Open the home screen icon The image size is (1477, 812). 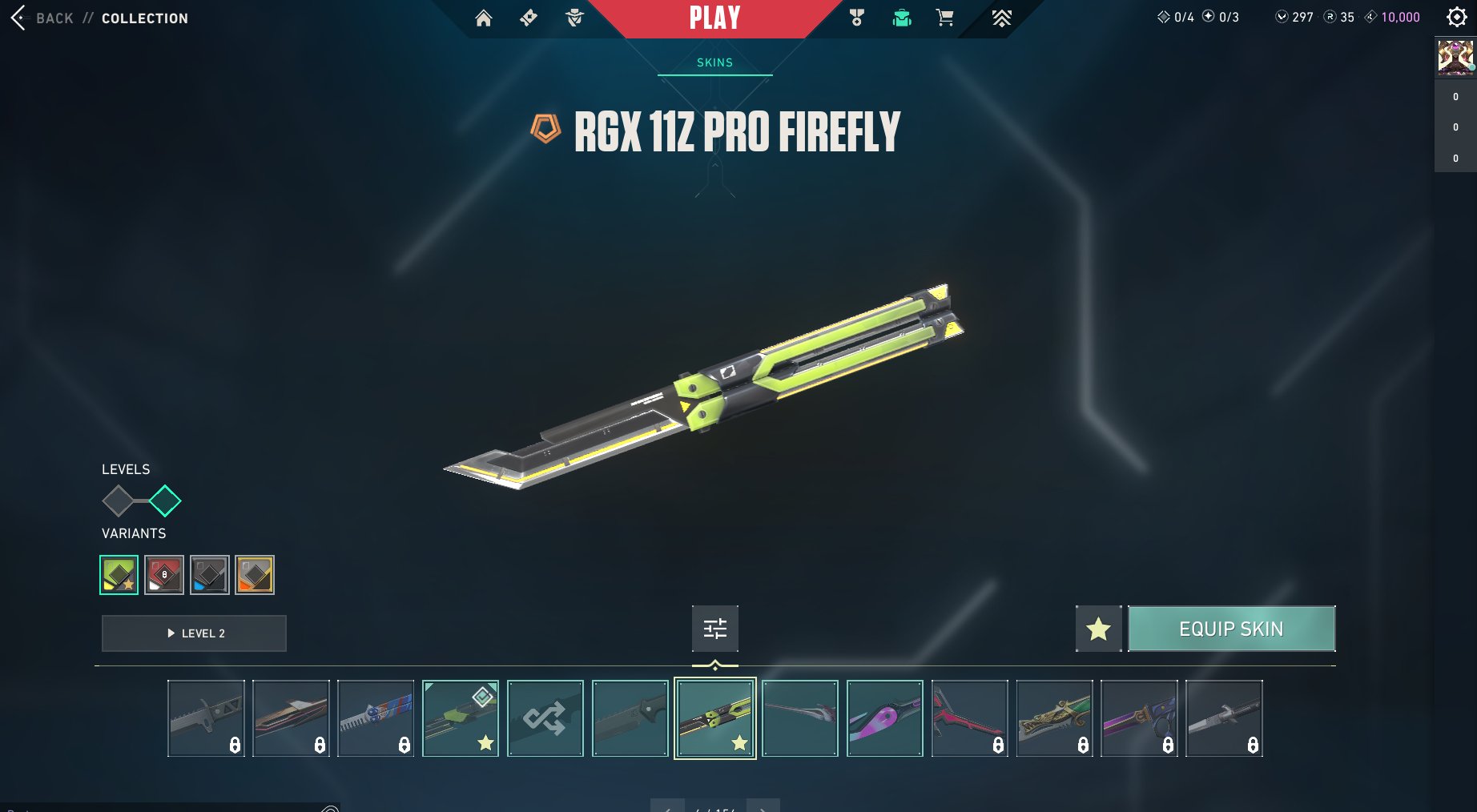[x=484, y=18]
